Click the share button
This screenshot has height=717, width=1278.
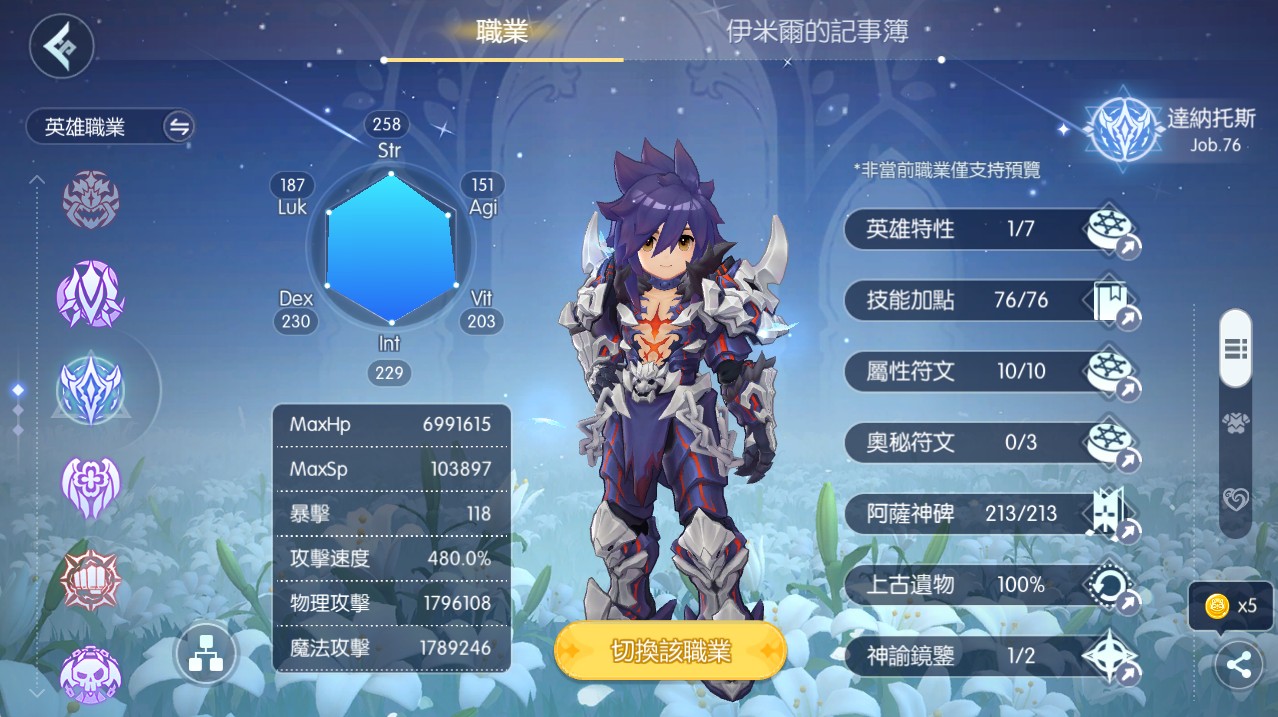(1238, 666)
